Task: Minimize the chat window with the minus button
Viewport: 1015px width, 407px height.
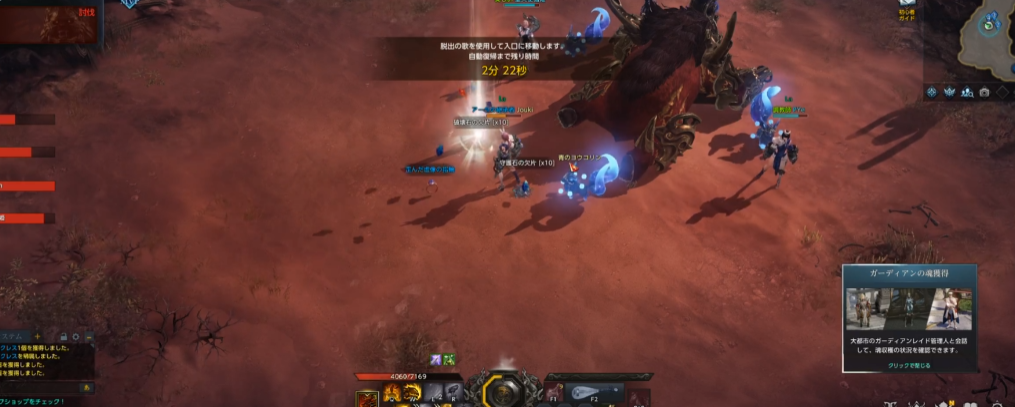Action: coord(88,336)
